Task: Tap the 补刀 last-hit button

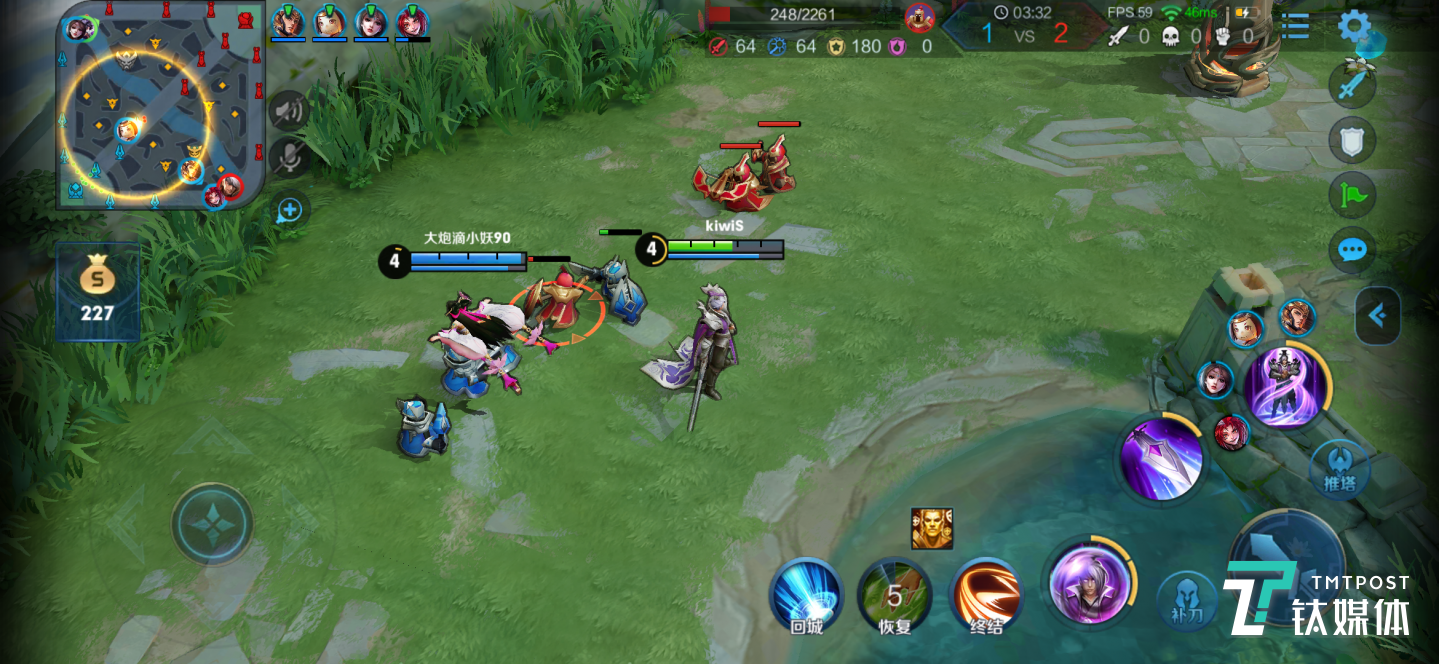Action: 1186,602
